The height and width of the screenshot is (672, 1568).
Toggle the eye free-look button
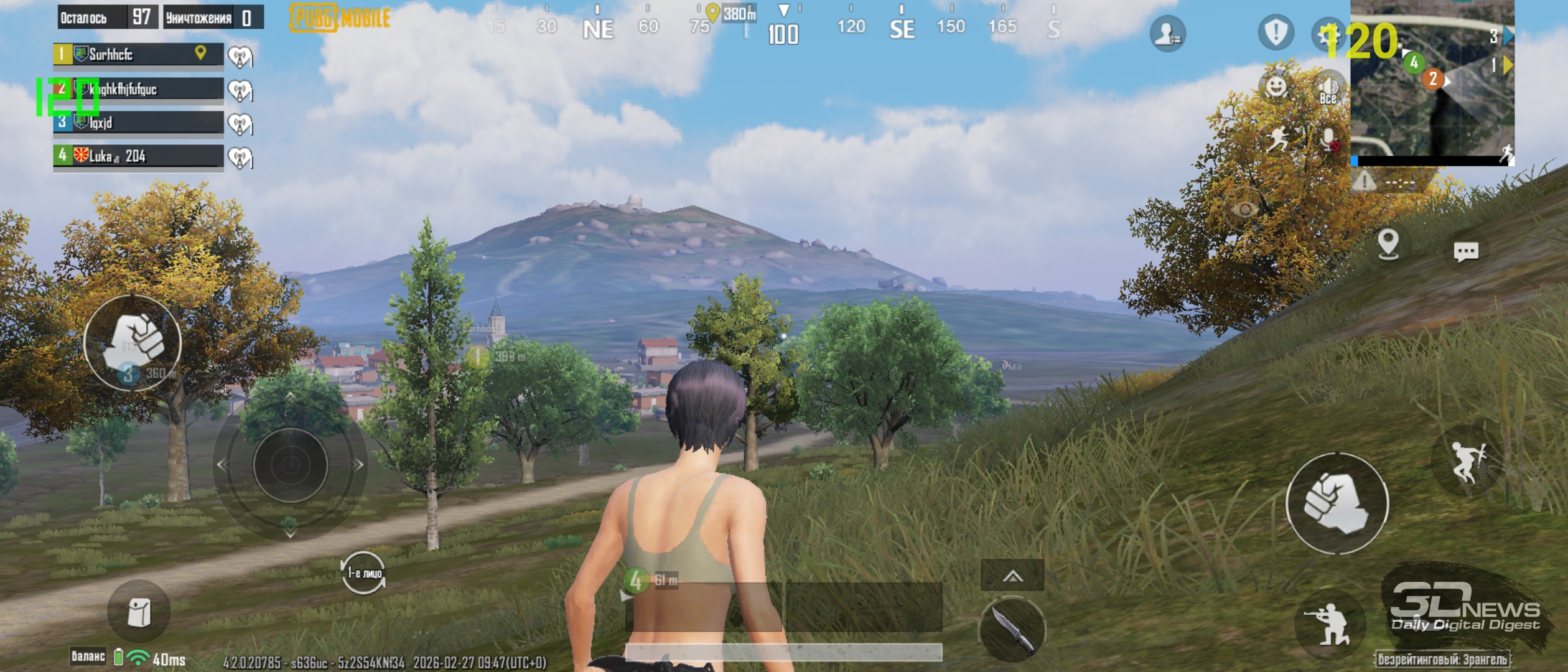point(1244,209)
